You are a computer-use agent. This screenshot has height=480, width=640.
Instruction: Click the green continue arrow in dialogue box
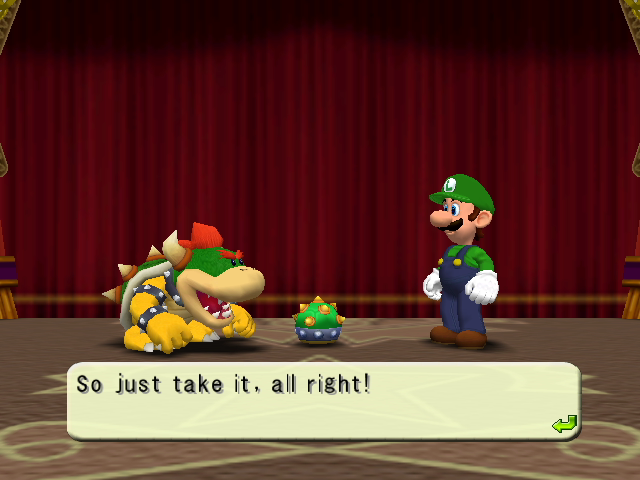point(564,424)
